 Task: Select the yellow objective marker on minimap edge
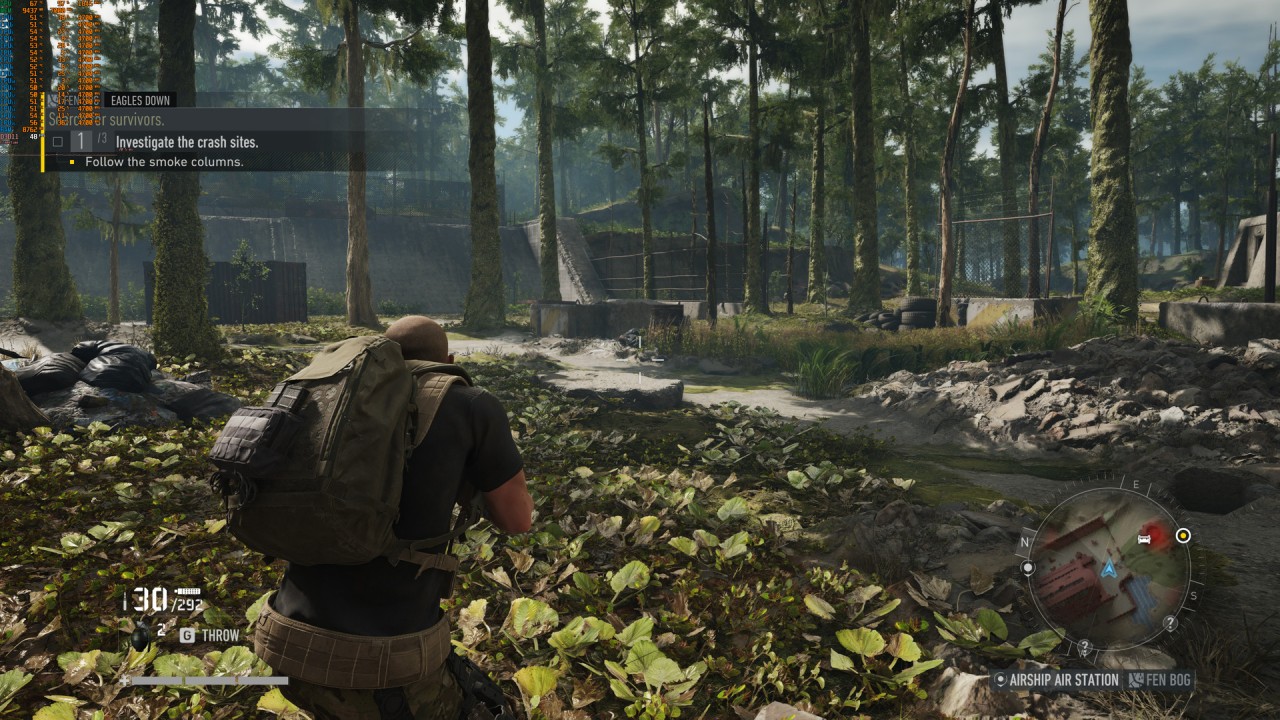[1183, 536]
